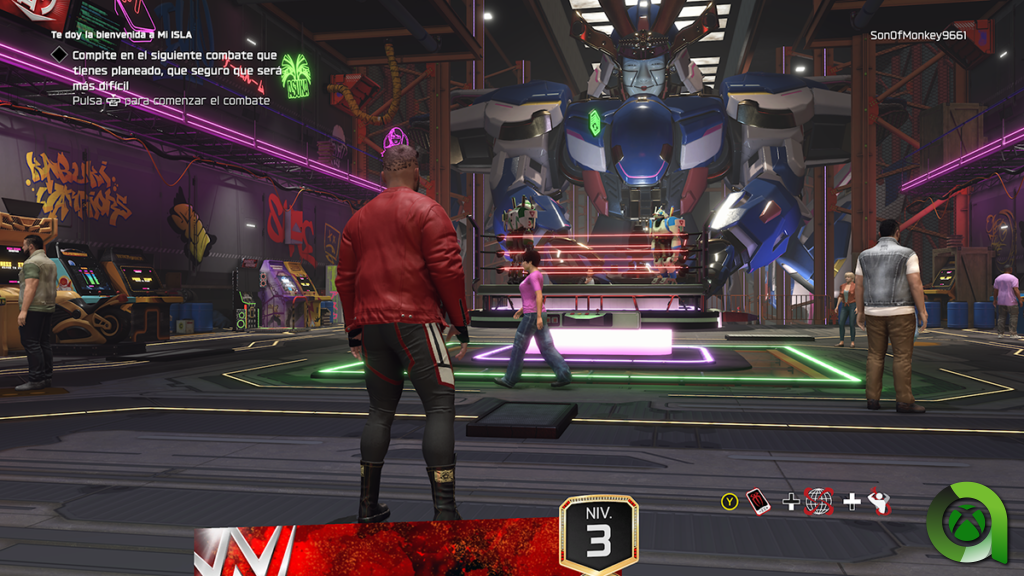Activate the wrestler taunt icon
The height and width of the screenshot is (576, 1024).
pyautogui.click(x=879, y=501)
